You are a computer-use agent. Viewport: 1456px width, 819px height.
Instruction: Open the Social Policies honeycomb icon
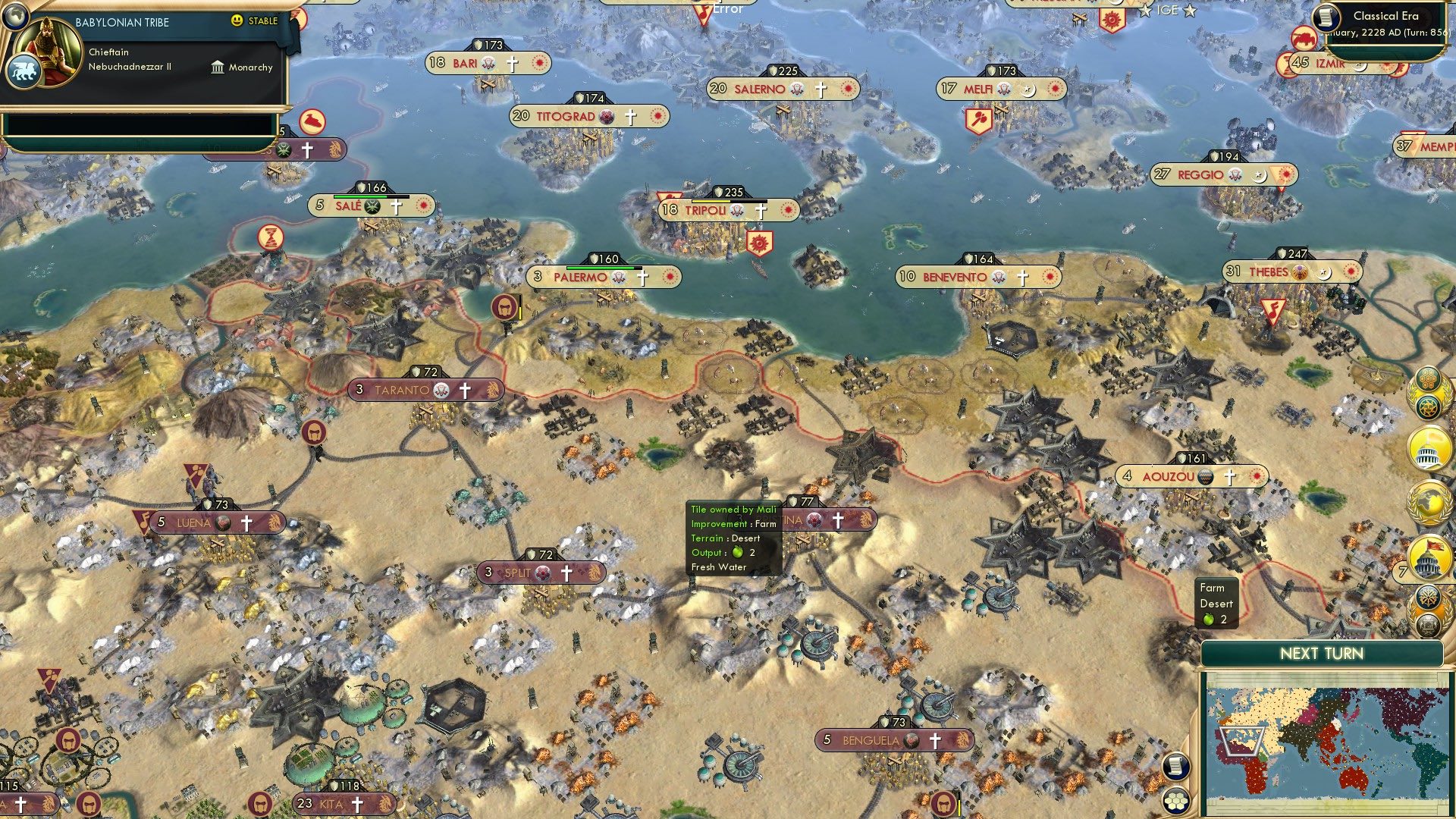pyautogui.click(x=1429, y=378)
